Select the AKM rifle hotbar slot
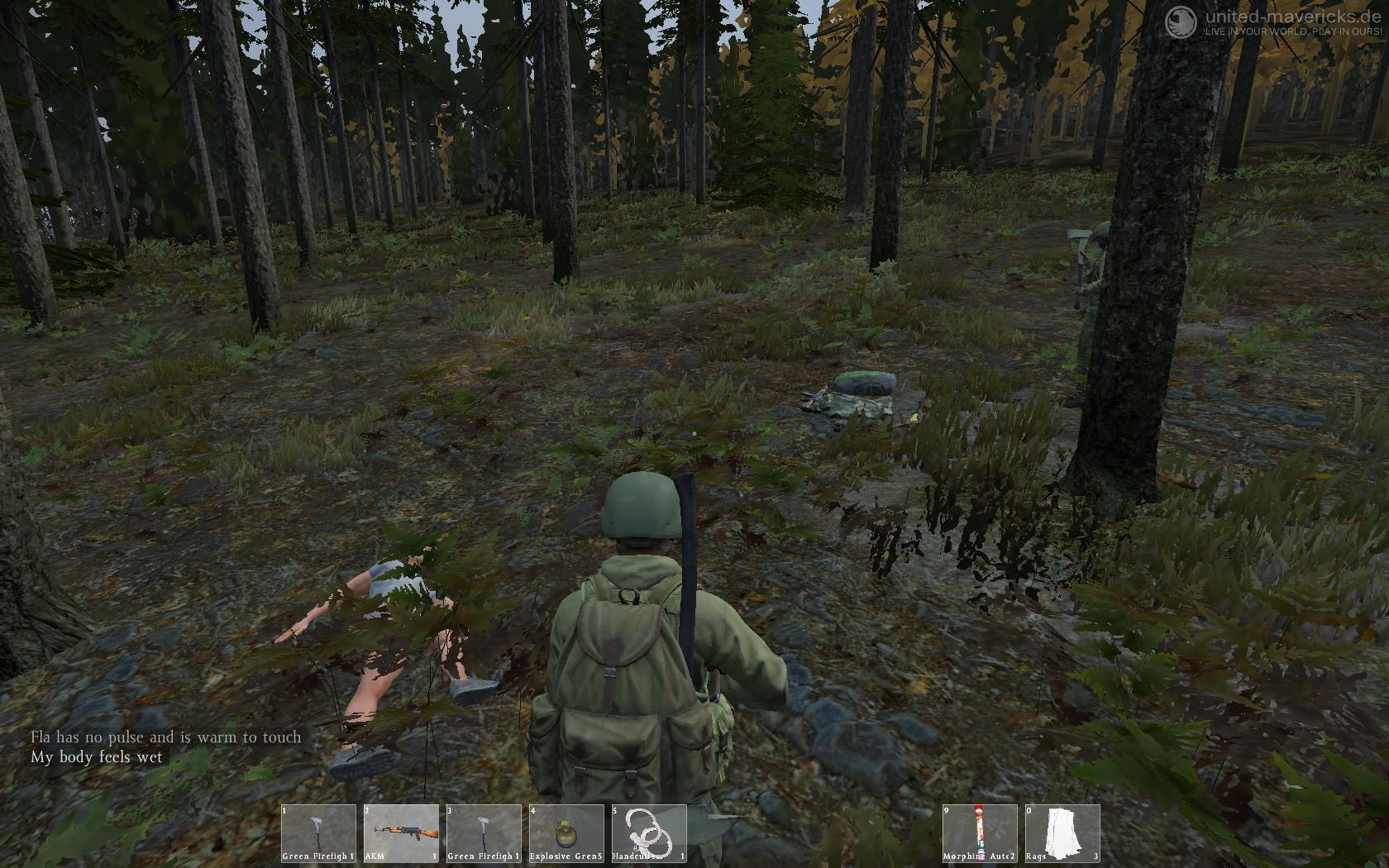The width and height of the screenshot is (1389, 868). [x=401, y=833]
